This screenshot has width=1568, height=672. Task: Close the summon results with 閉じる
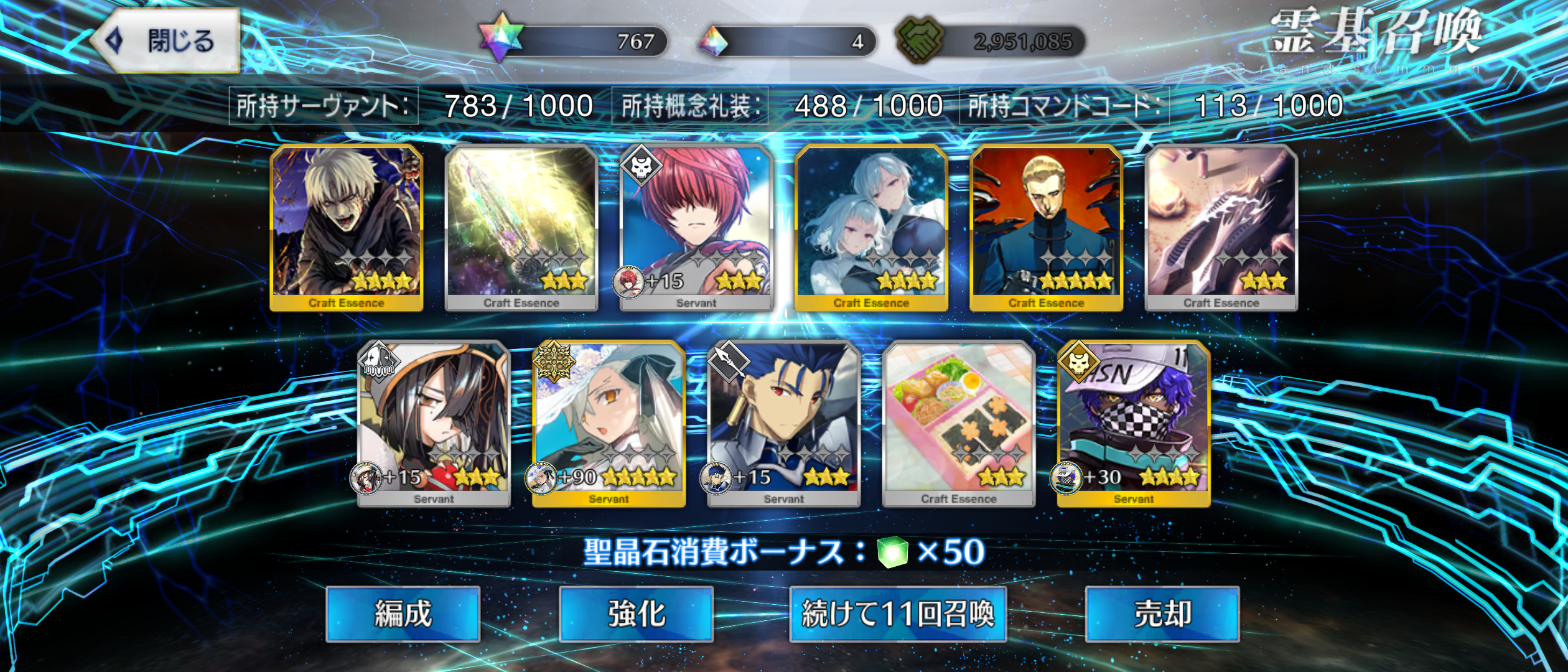(166, 41)
